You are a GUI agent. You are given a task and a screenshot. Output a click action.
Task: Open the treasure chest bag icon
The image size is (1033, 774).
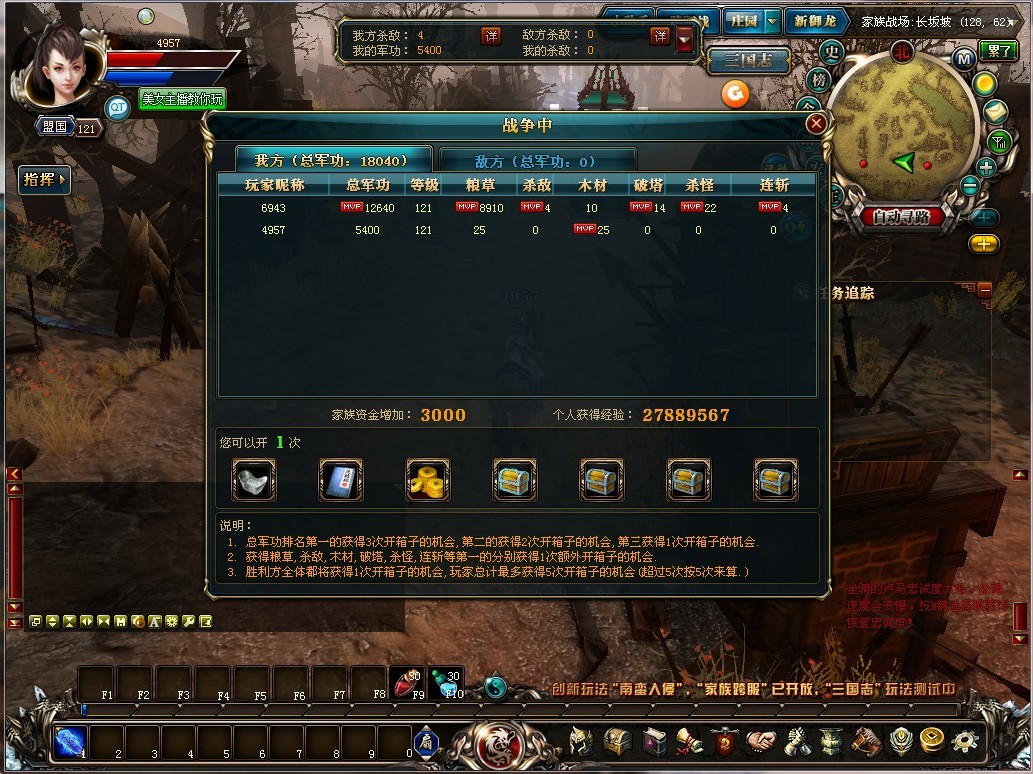point(617,741)
